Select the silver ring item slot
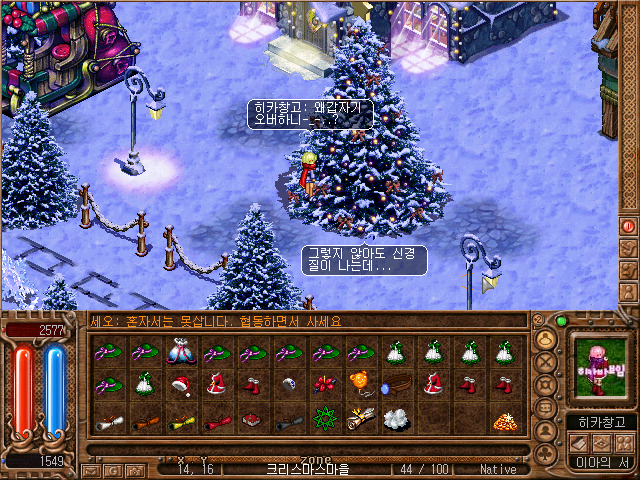Viewport: 640px width, 480px height. tap(289, 385)
